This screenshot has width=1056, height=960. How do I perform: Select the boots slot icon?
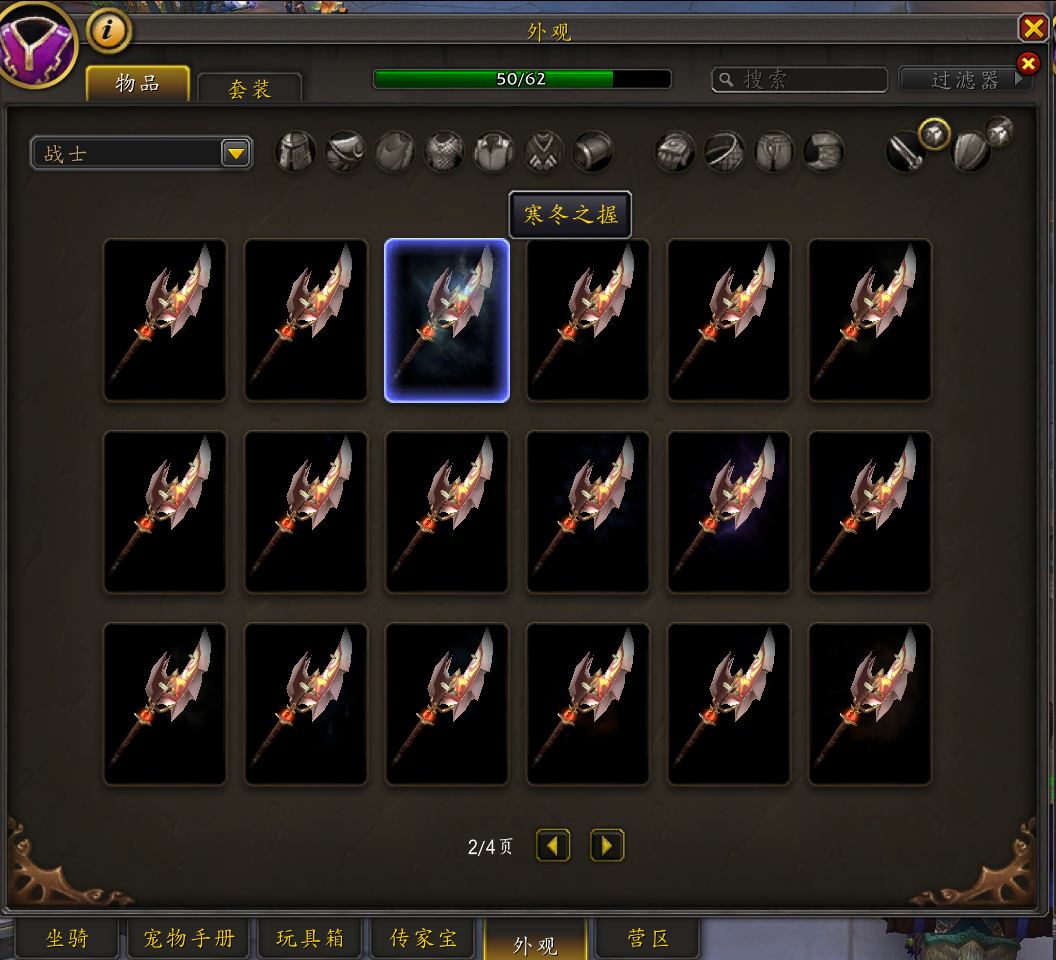824,152
